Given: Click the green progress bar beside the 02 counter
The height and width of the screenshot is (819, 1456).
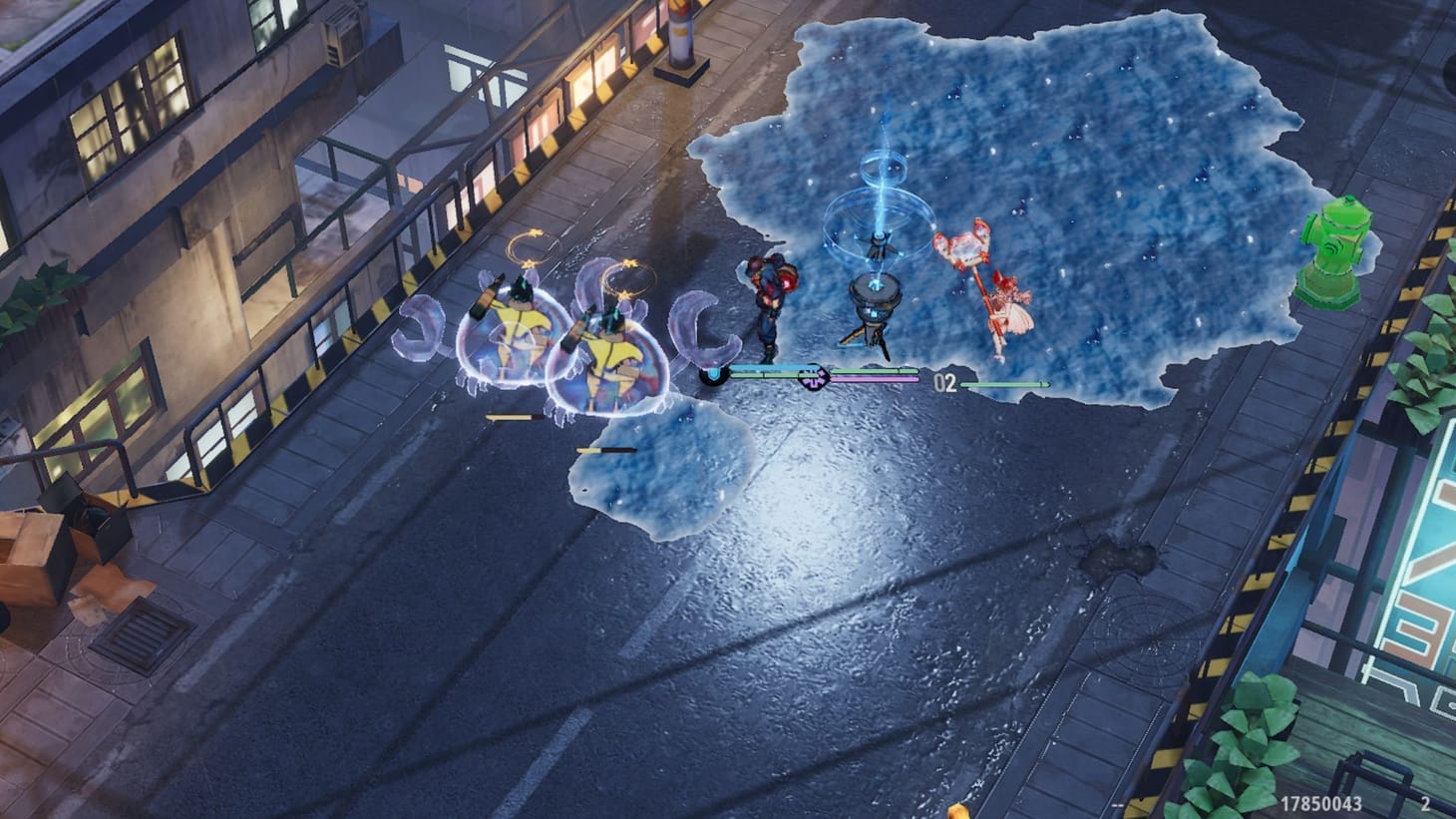Looking at the screenshot, I should point(1002,383).
